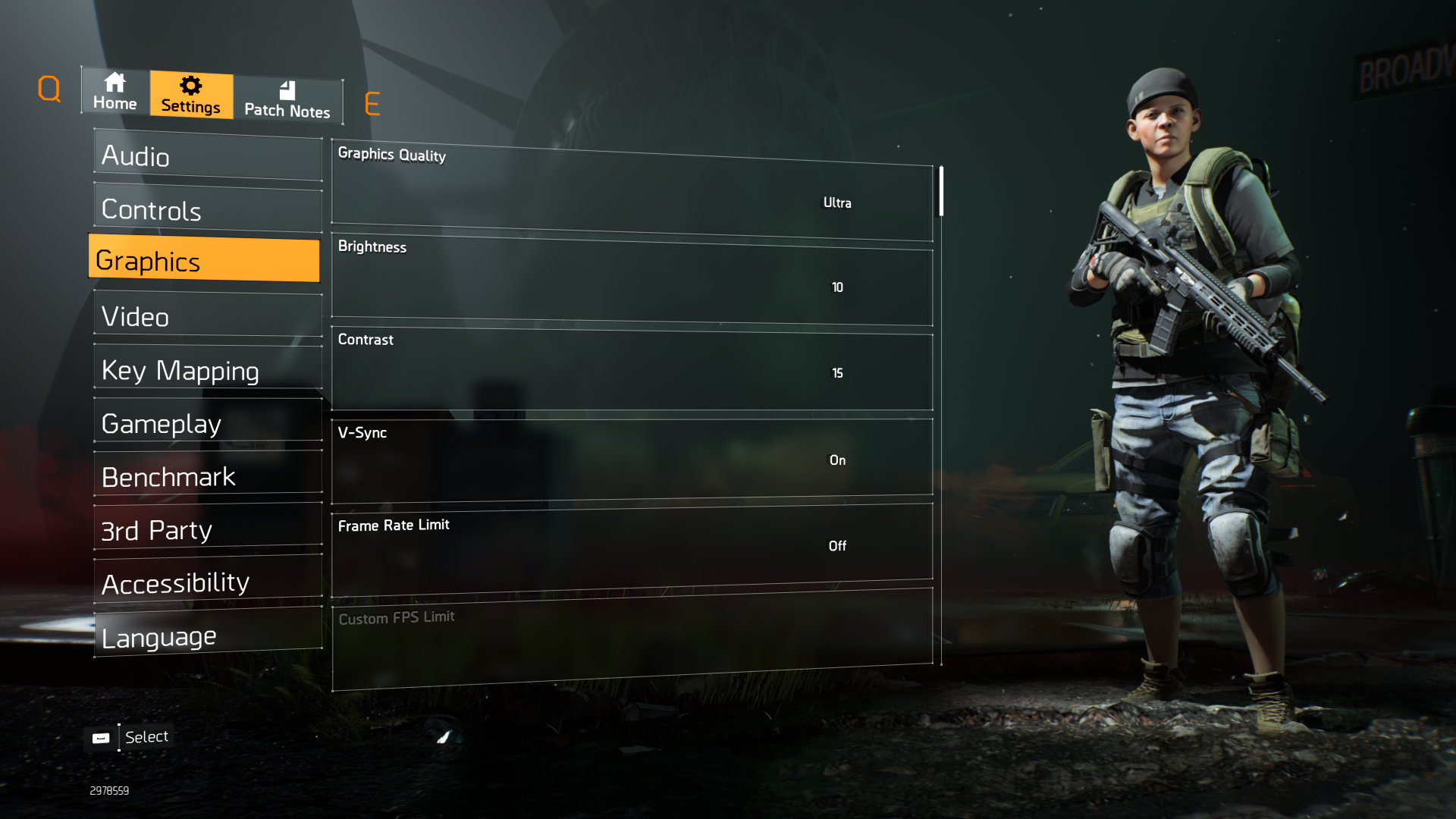Go to the Video settings category

[x=208, y=315]
